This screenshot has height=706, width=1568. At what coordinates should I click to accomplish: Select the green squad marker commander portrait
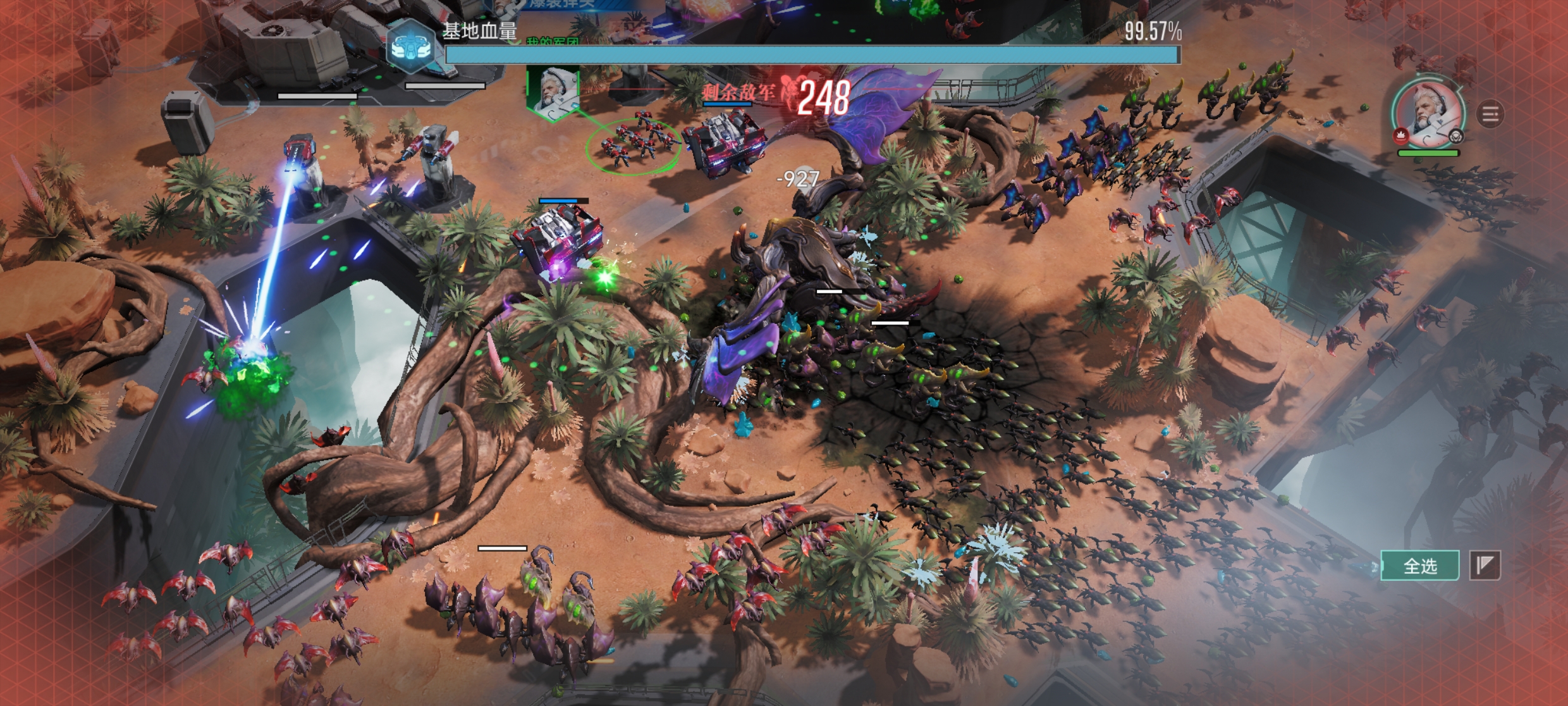click(553, 92)
